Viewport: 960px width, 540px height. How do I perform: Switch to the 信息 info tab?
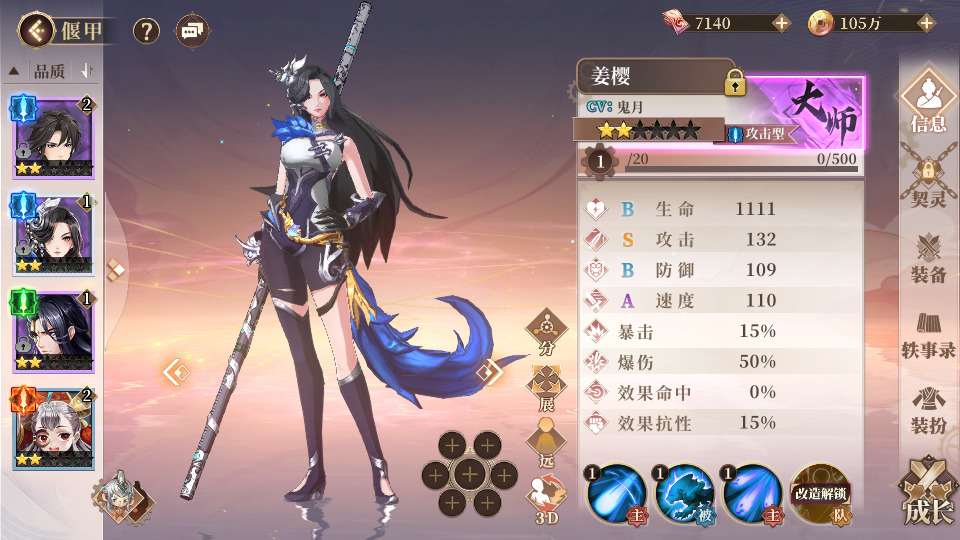pos(928,104)
